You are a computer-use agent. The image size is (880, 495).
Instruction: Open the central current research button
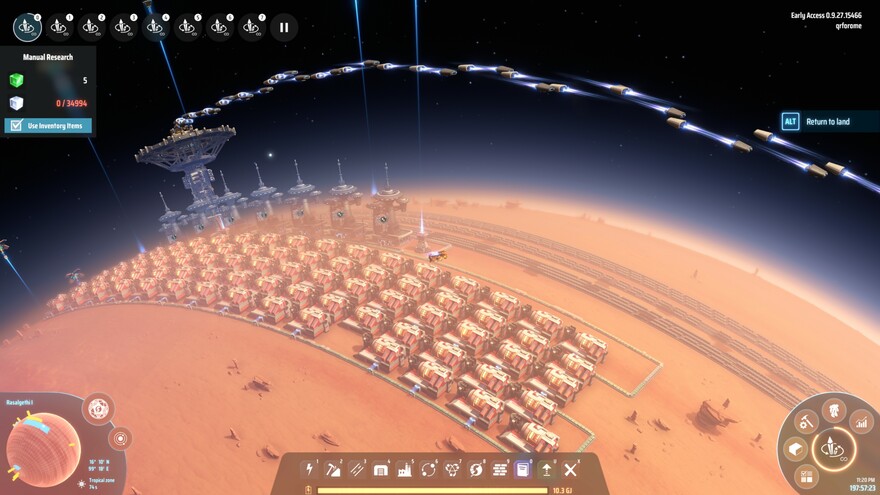831,449
